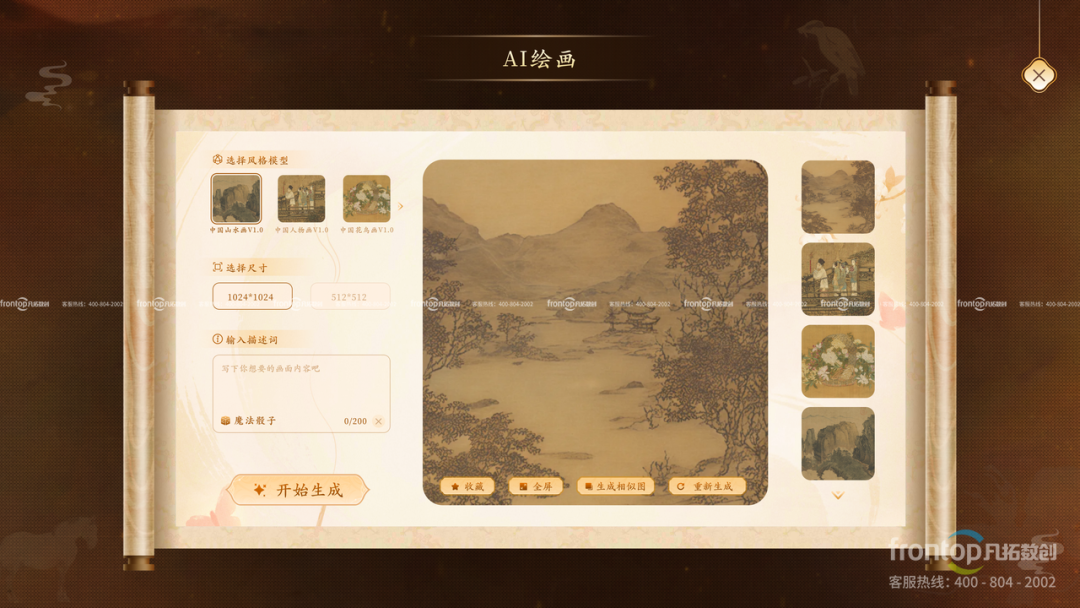Open the white flowers history thumbnail
Screen dimensions: 1080x608
[x=838, y=361]
